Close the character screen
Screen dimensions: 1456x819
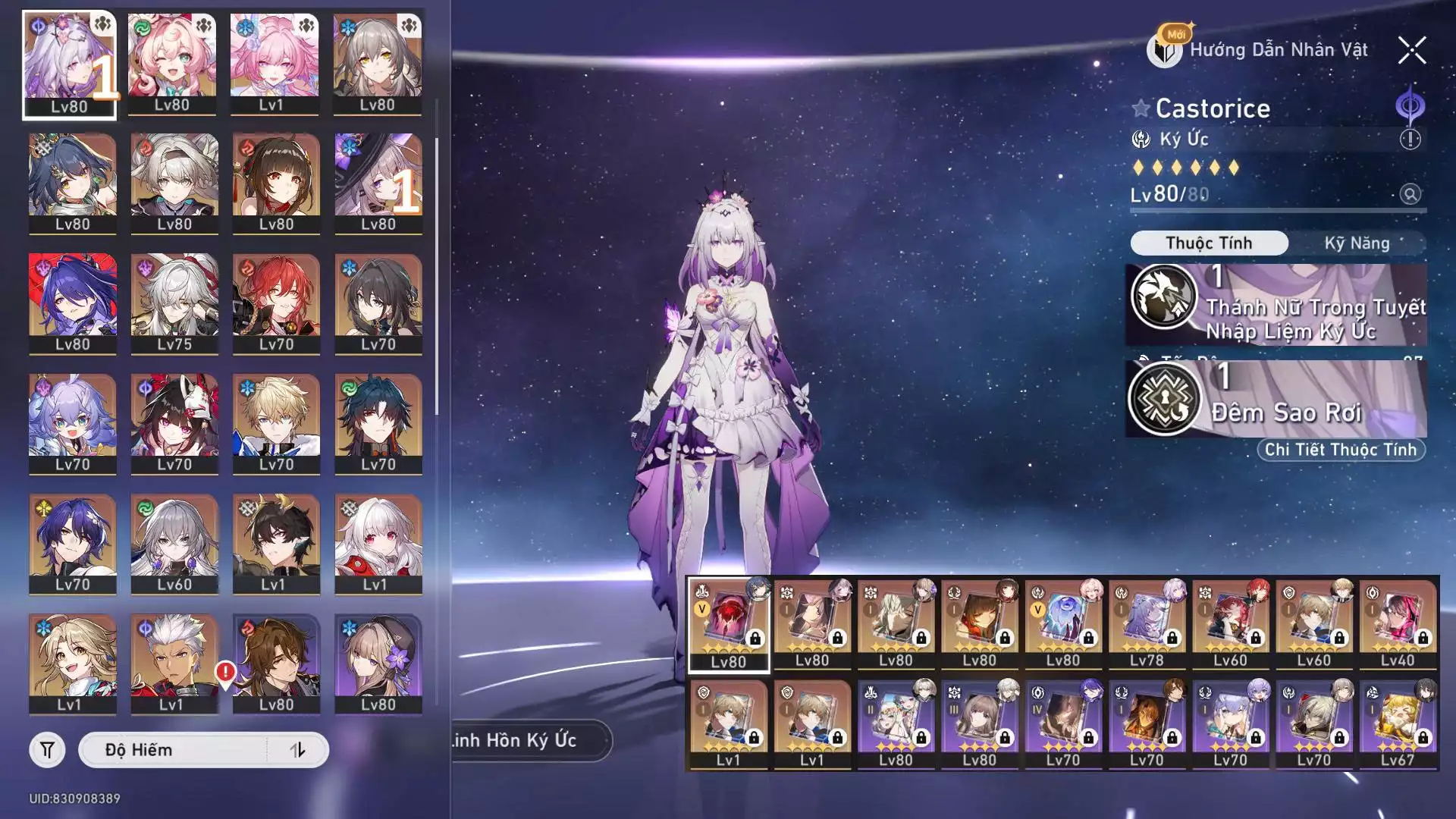(x=1411, y=51)
